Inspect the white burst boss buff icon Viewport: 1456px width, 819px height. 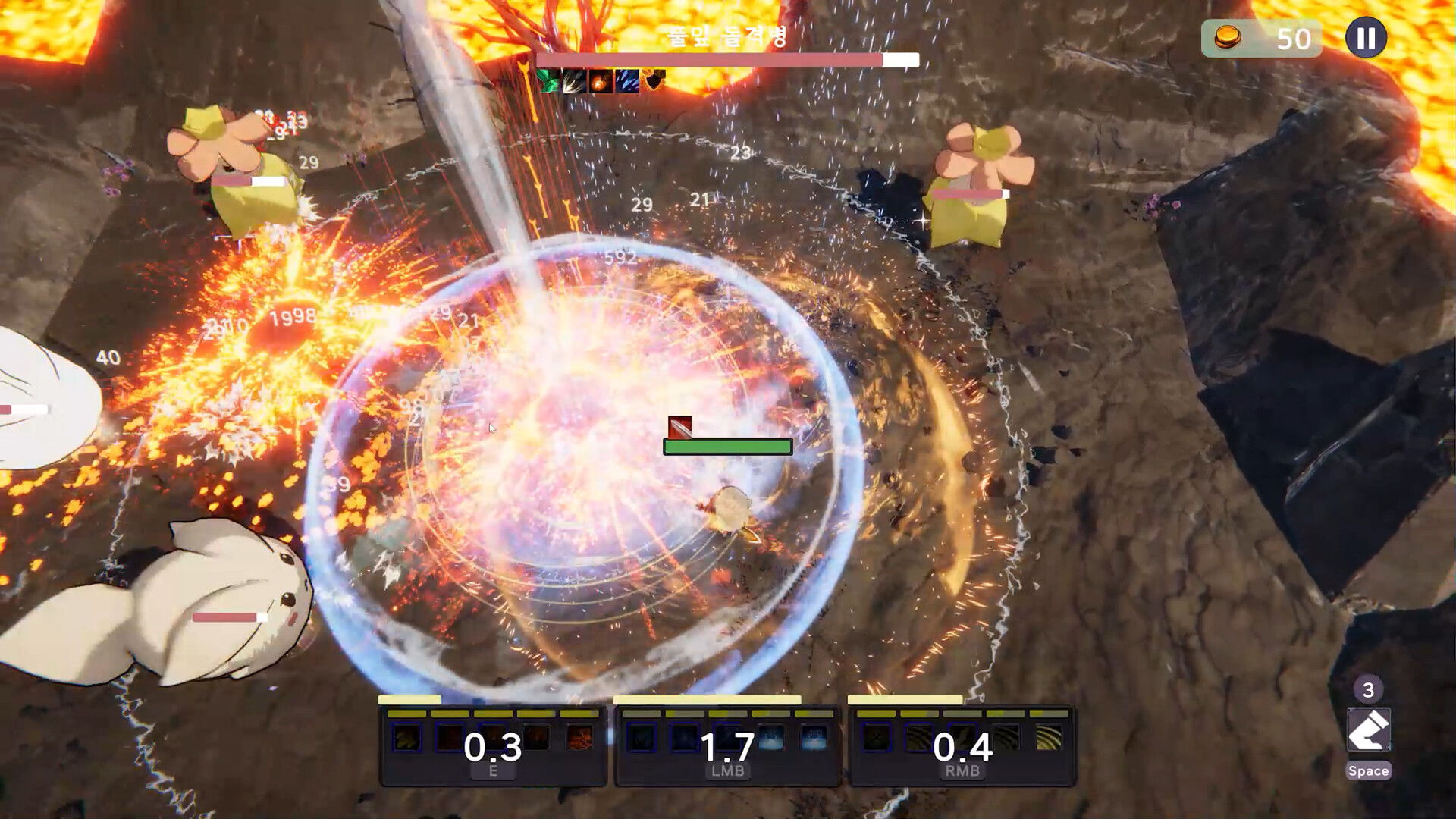pyautogui.click(x=574, y=80)
